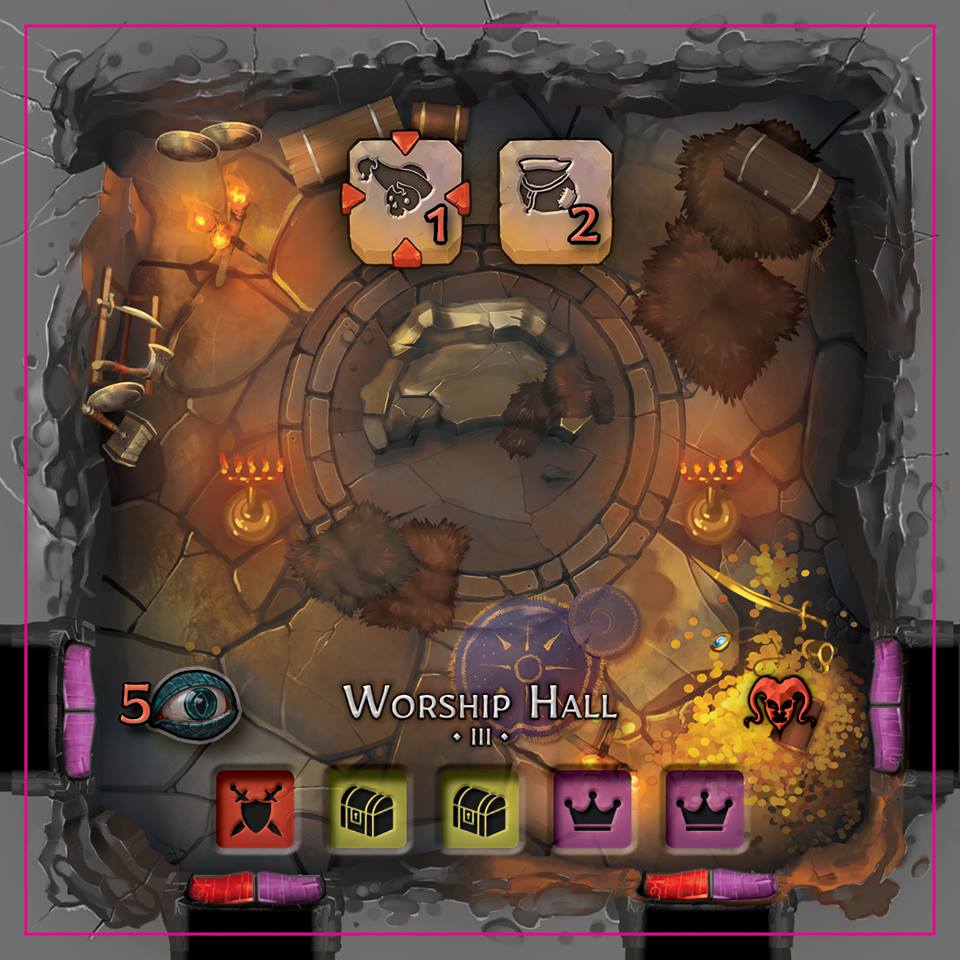Click the red crossed swords shield square
The height and width of the screenshot is (960, 960).
pyautogui.click(x=255, y=808)
